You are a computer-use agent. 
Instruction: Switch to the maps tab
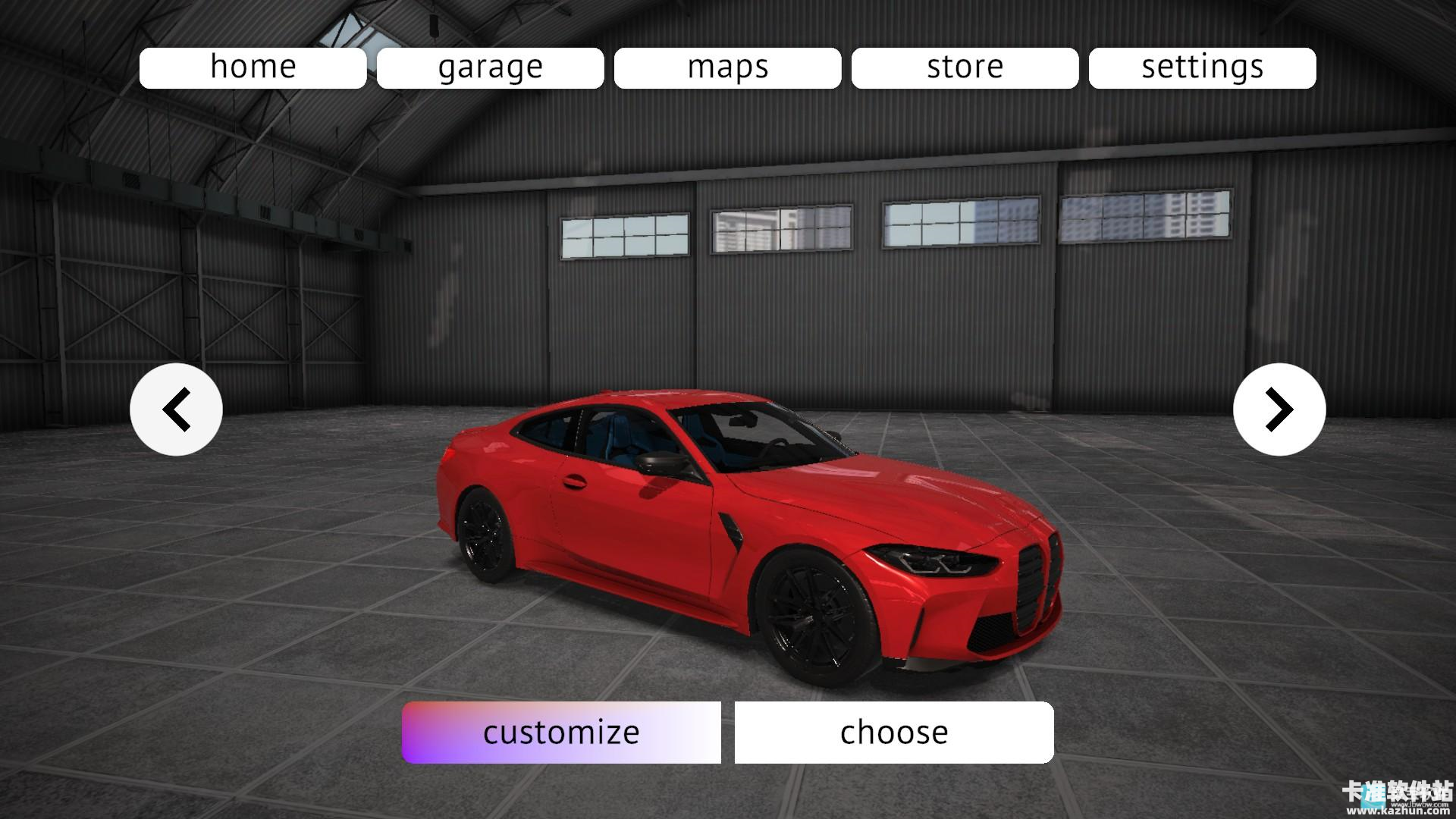click(x=727, y=67)
